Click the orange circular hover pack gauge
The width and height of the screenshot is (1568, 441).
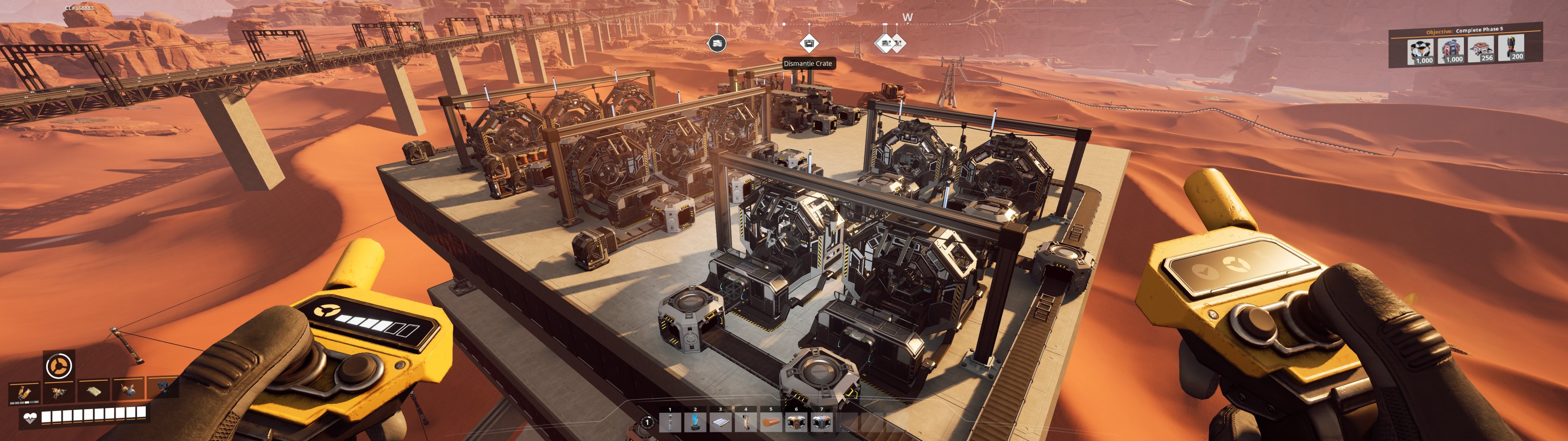pyautogui.click(x=60, y=365)
